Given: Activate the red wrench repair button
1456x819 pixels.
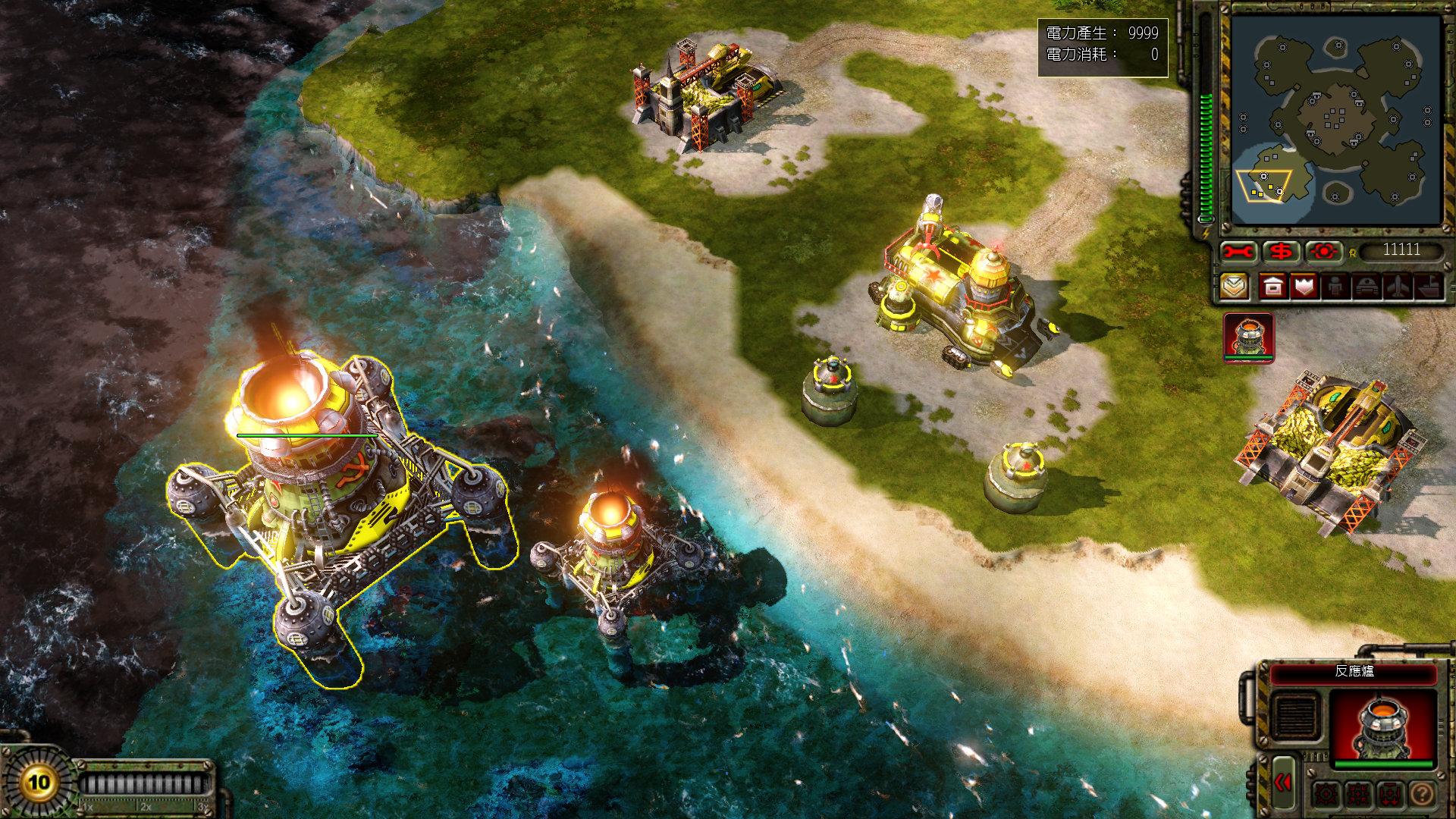Looking at the screenshot, I should click(1238, 251).
